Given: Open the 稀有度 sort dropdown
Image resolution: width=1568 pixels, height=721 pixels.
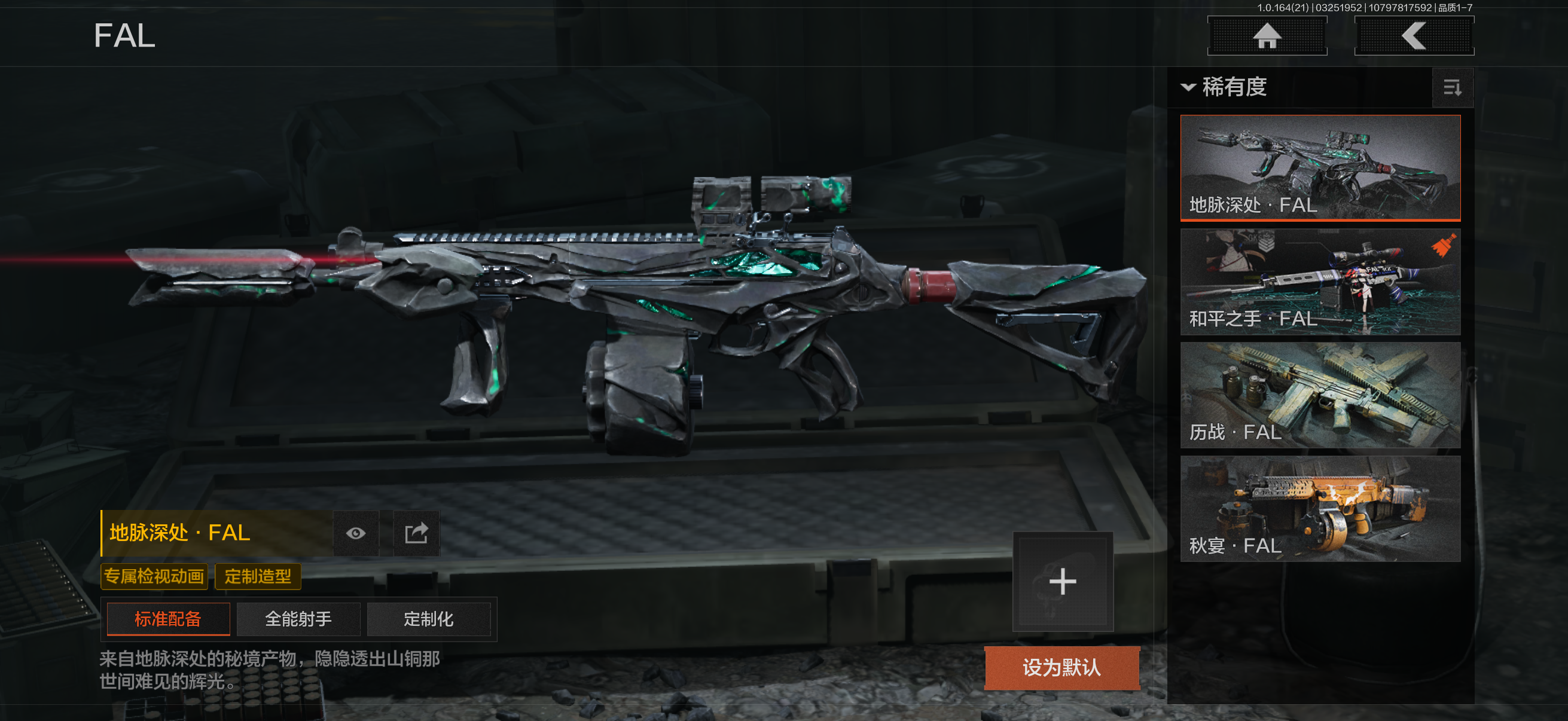Looking at the screenshot, I should [x=1225, y=87].
